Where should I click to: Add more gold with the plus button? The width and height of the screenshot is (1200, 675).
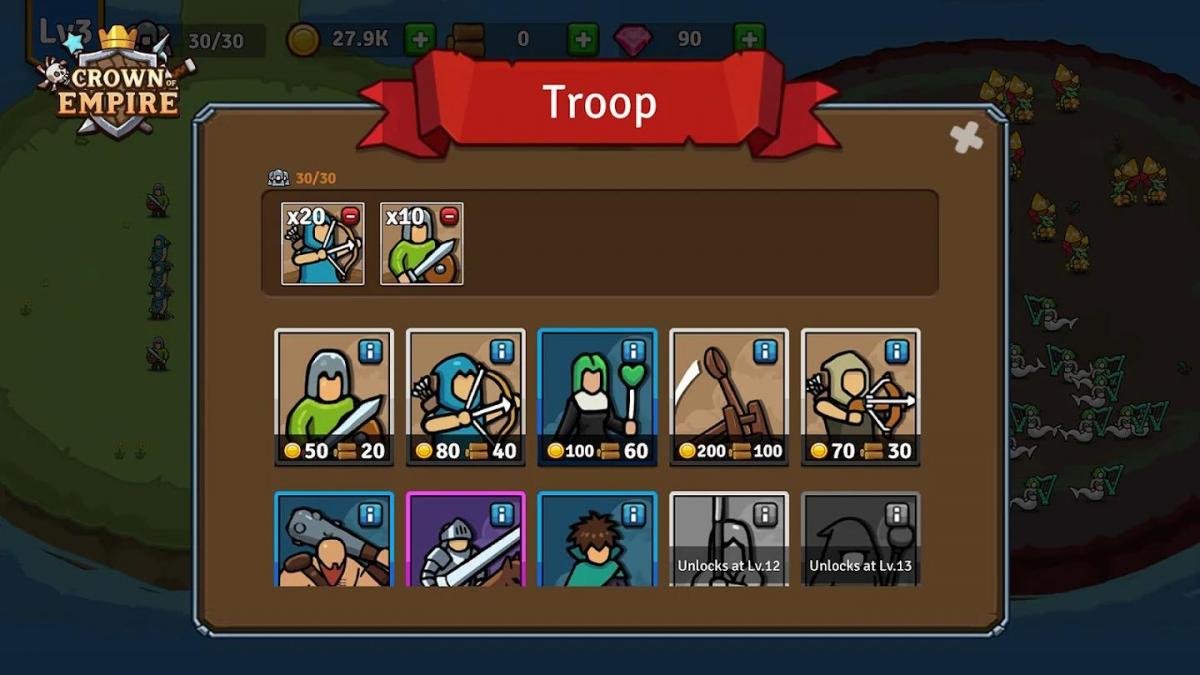click(x=420, y=40)
